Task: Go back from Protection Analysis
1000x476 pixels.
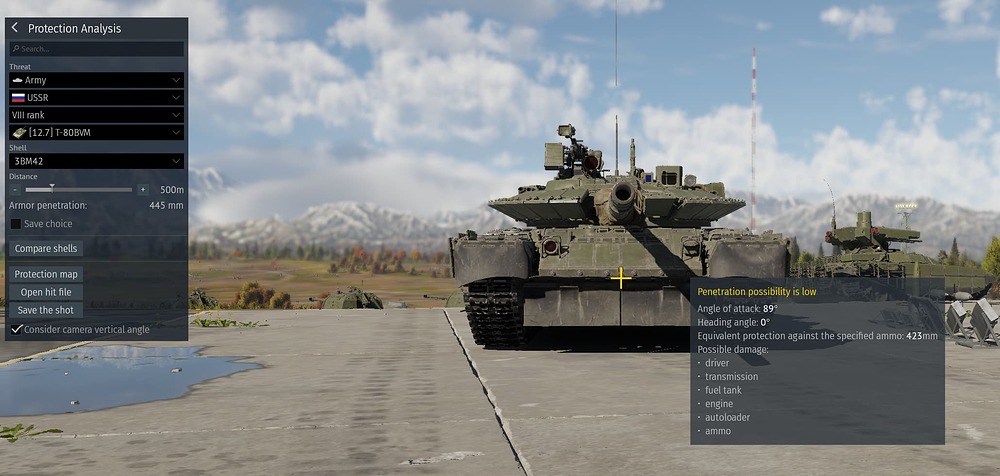Action: coord(15,28)
